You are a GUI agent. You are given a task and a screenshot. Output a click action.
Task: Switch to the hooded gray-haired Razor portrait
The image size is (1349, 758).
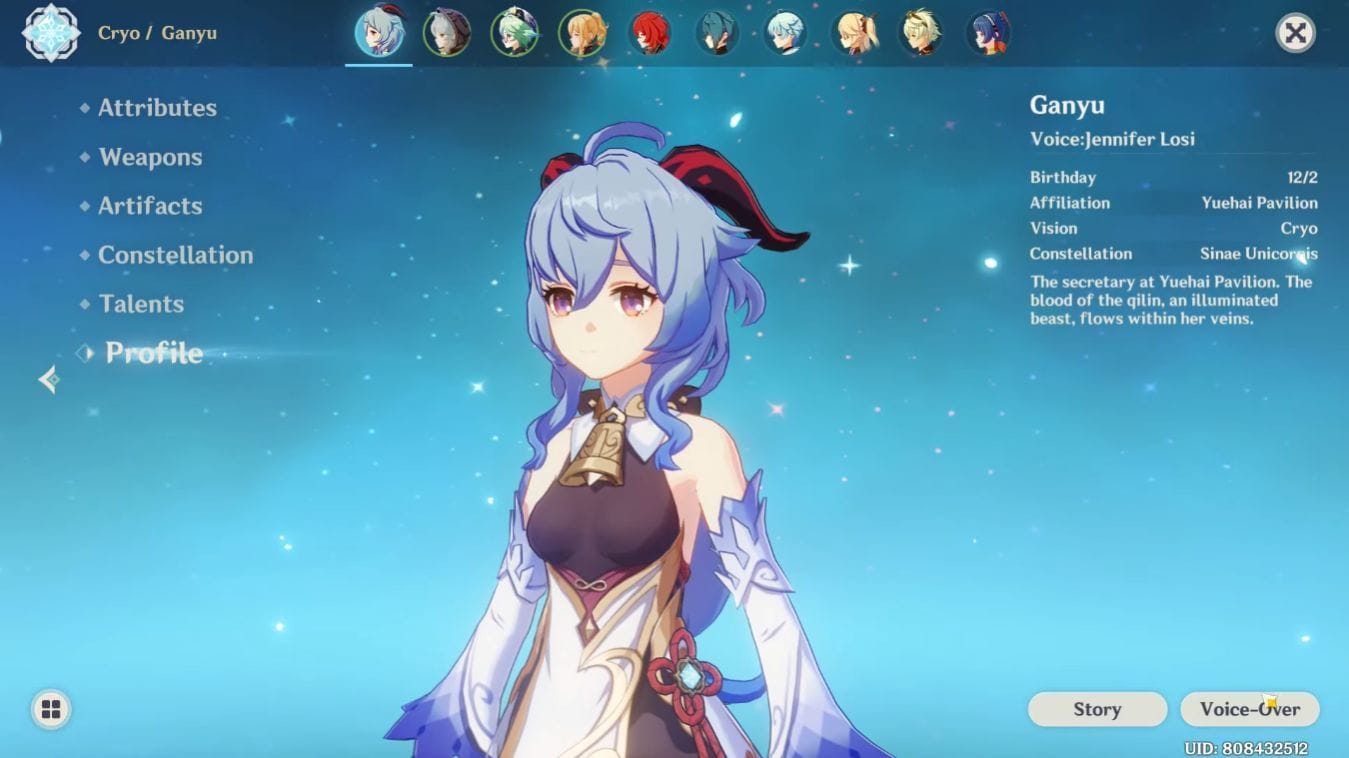[446, 33]
